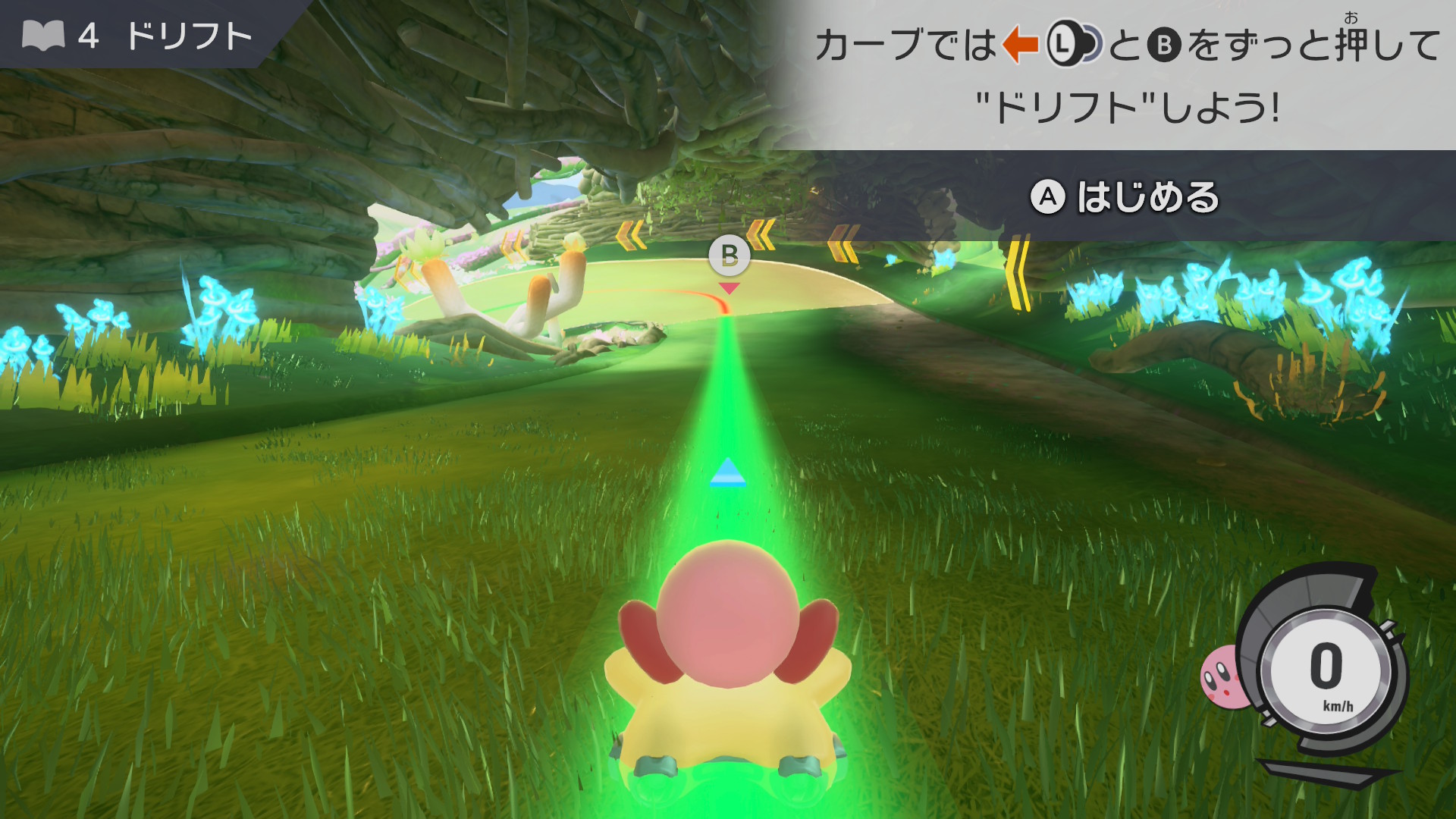
Task: Start the lesson with the はじめる button
Action: click(1125, 197)
